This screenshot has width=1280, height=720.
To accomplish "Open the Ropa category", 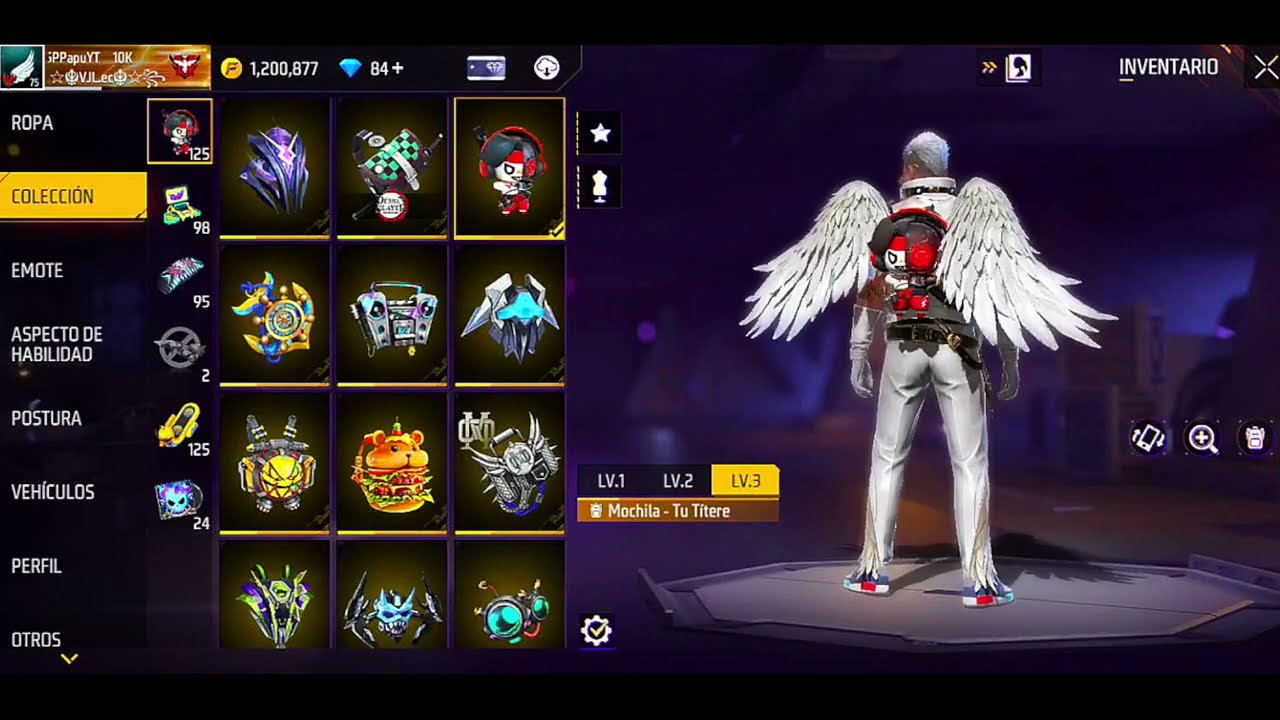I will coord(33,124).
